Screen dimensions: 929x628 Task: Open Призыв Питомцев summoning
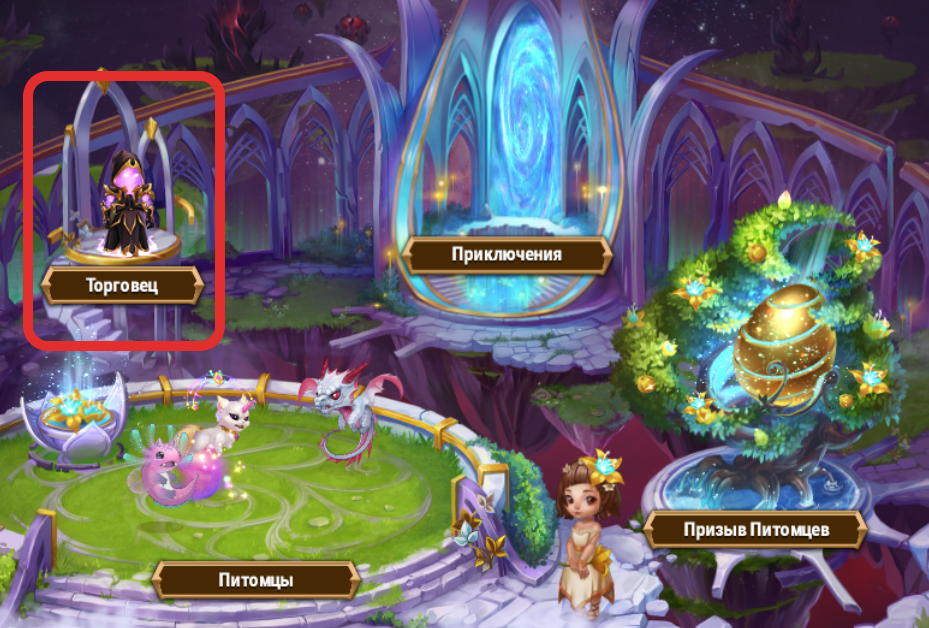click(x=753, y=529)
